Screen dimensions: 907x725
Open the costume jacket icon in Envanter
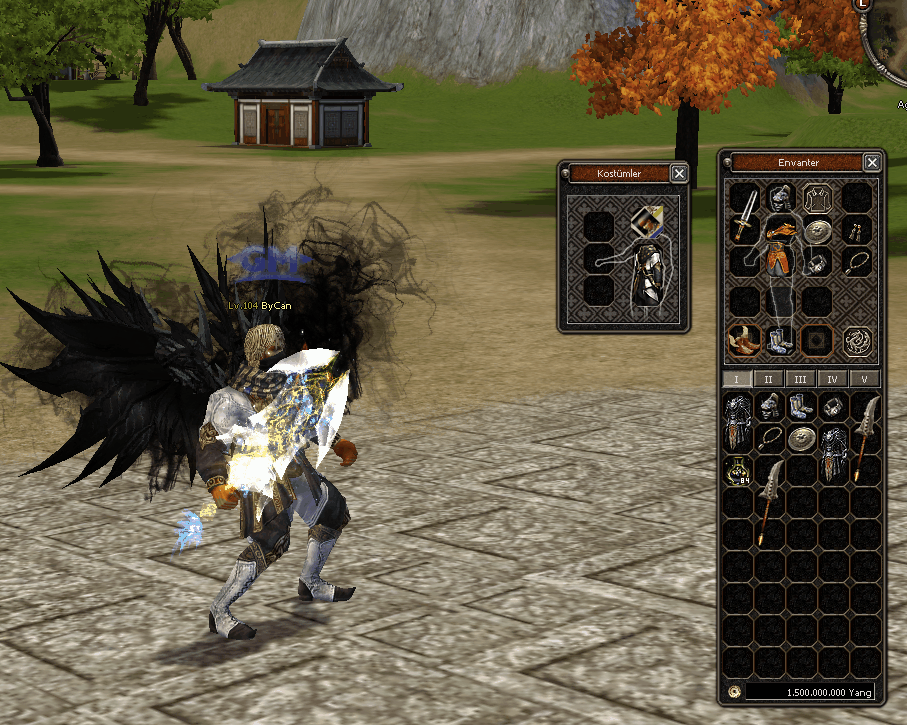coord(817,198)
